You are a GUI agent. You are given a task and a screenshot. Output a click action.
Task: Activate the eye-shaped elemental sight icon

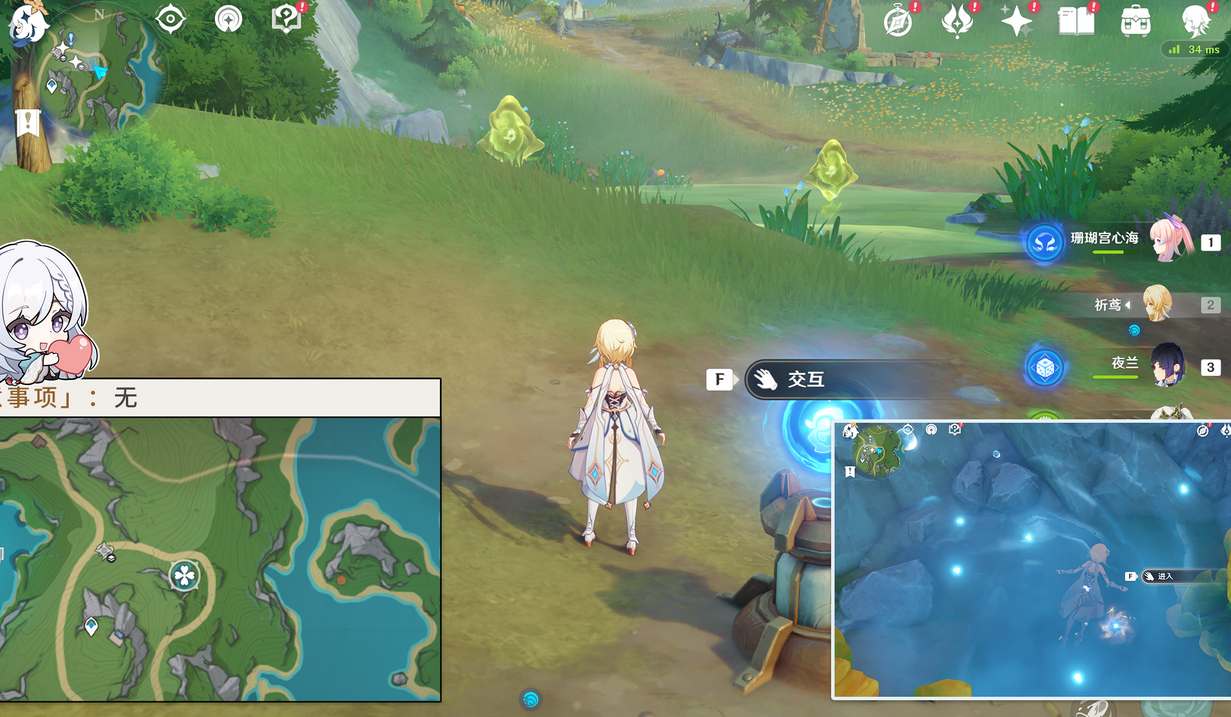[x=172, y=18]
